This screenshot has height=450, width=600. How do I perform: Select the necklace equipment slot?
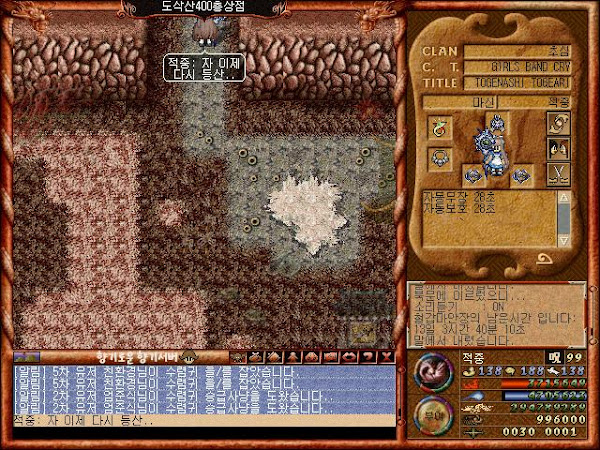[x=438, y=158]
